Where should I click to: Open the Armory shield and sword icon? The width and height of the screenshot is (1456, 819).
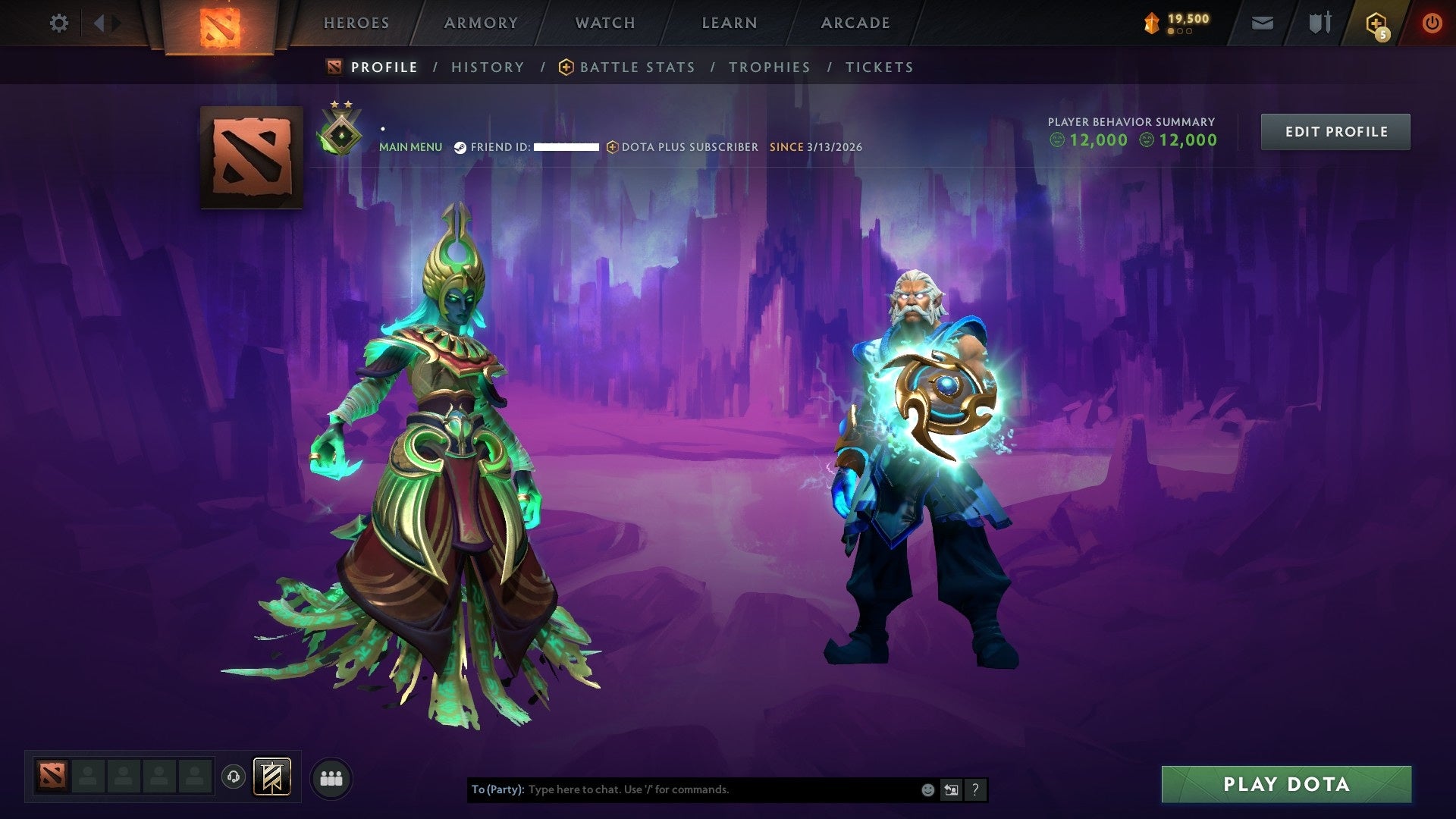tap(1319, 23)
